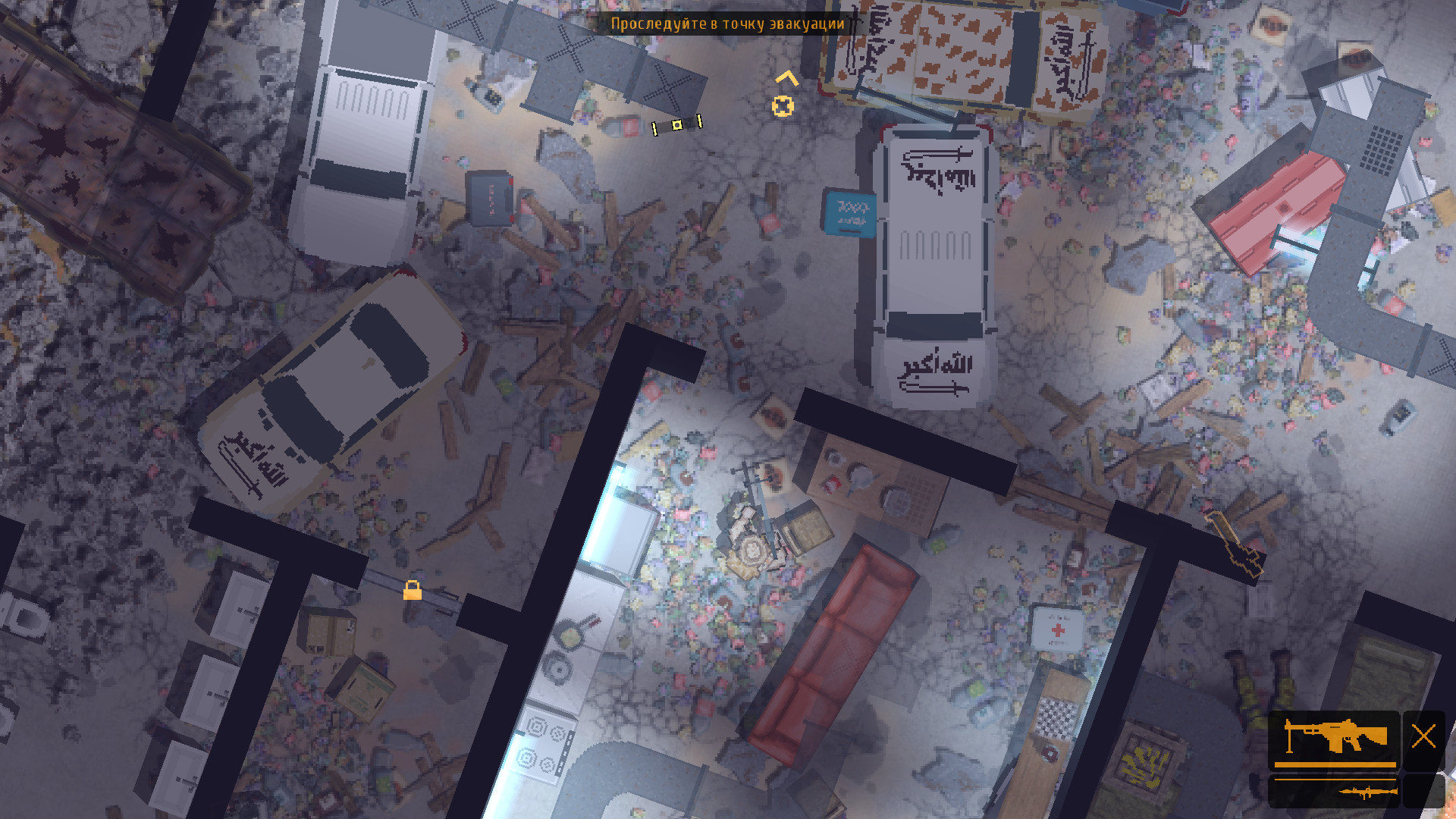Click the yellow door marker near the top
1456x819 pixels.
(677, 124)
